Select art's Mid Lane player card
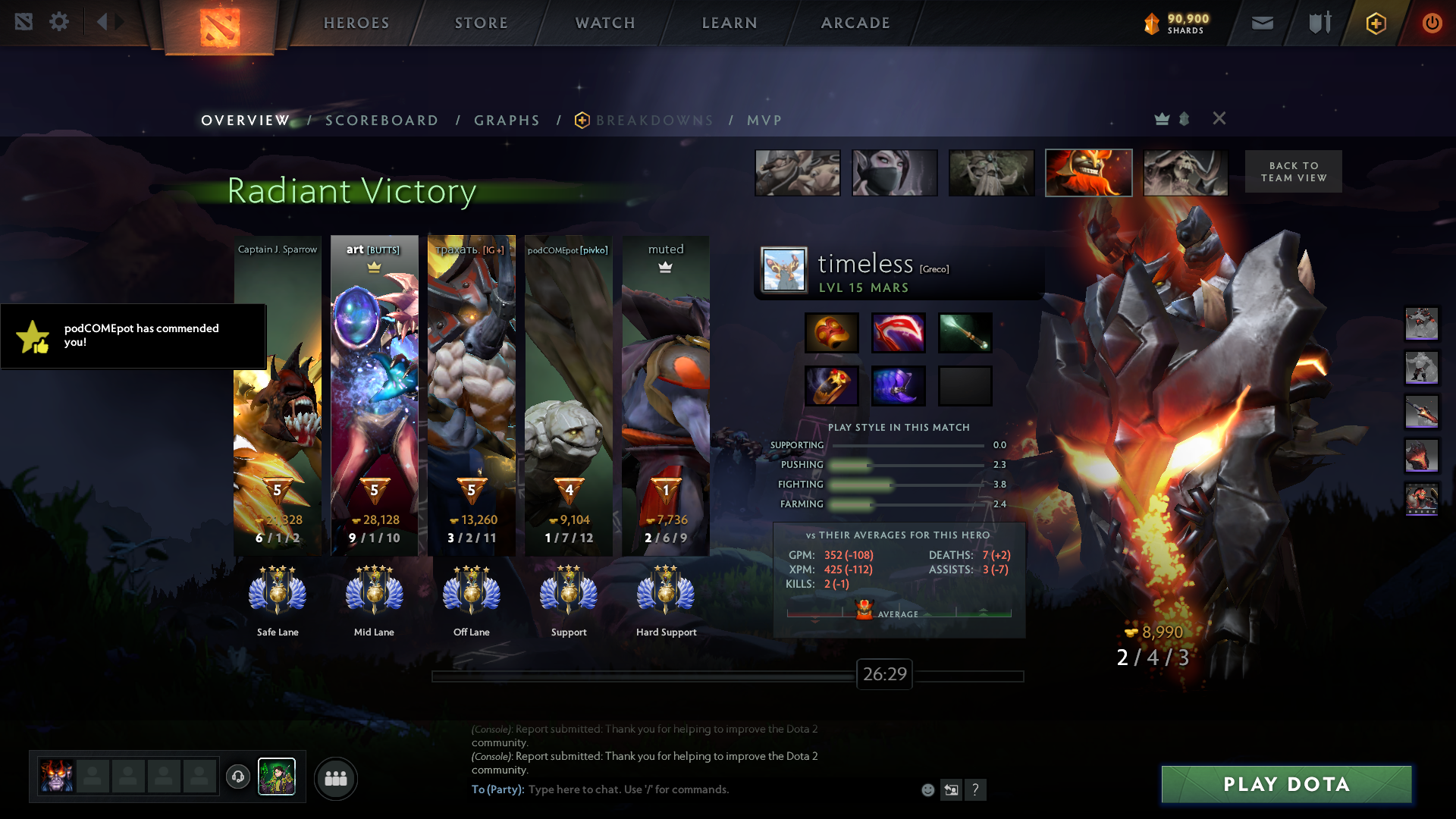The height and width of the screenshot is (819, 1456). pyautogui.click(x=374, y=394)
